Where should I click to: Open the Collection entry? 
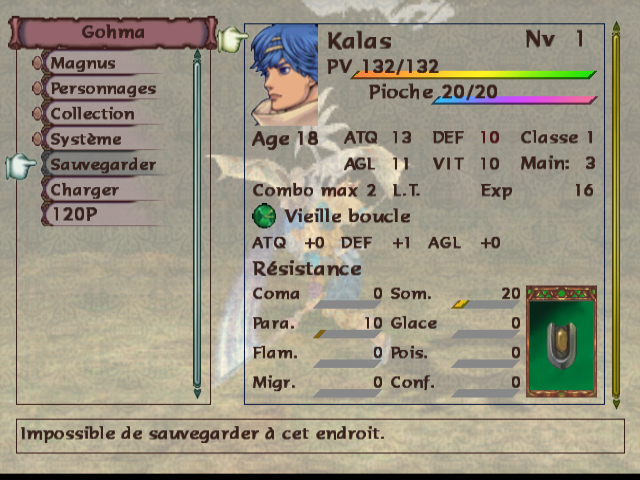click(92, 114)
